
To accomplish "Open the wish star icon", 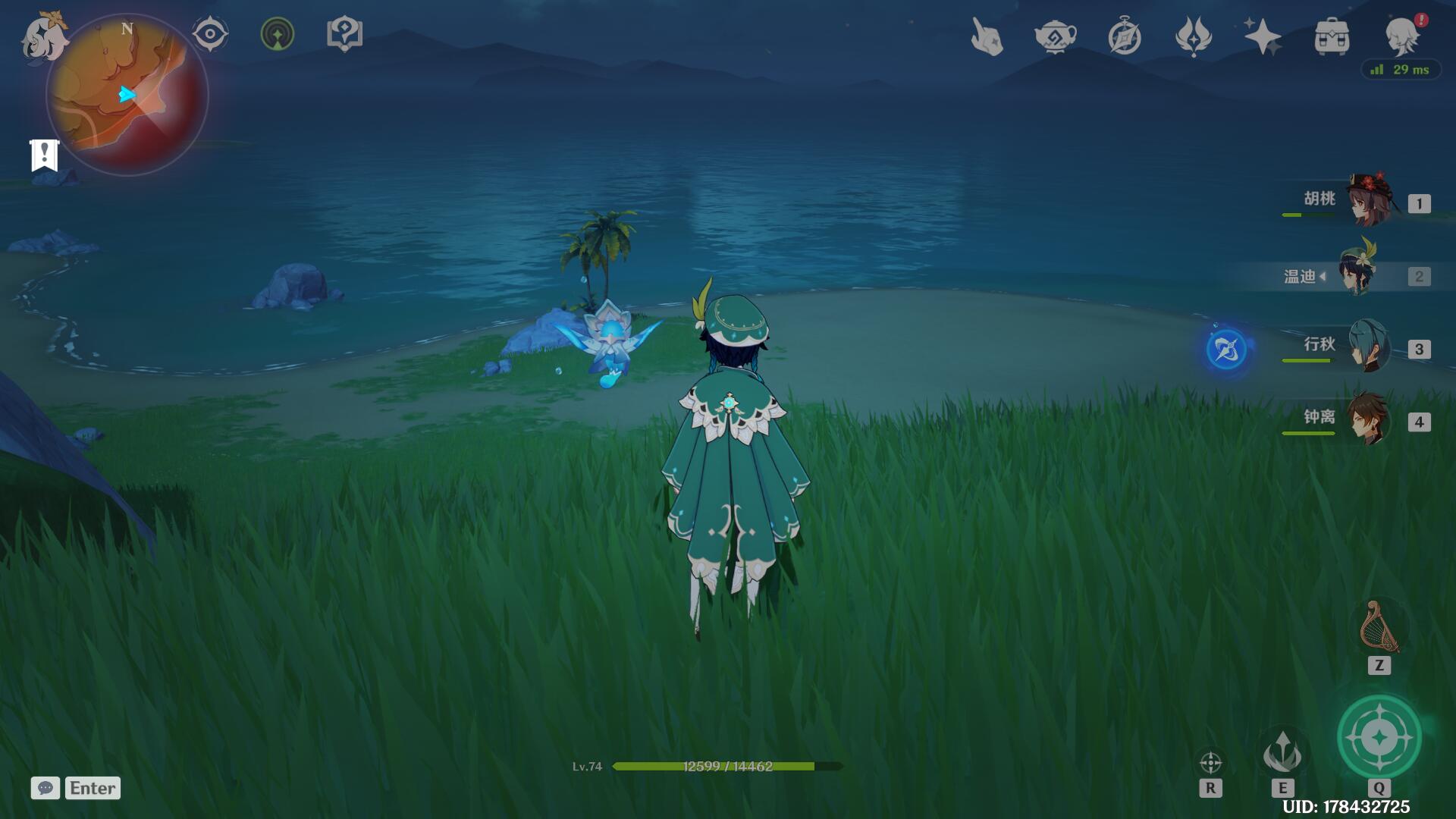I will 1262,36.
